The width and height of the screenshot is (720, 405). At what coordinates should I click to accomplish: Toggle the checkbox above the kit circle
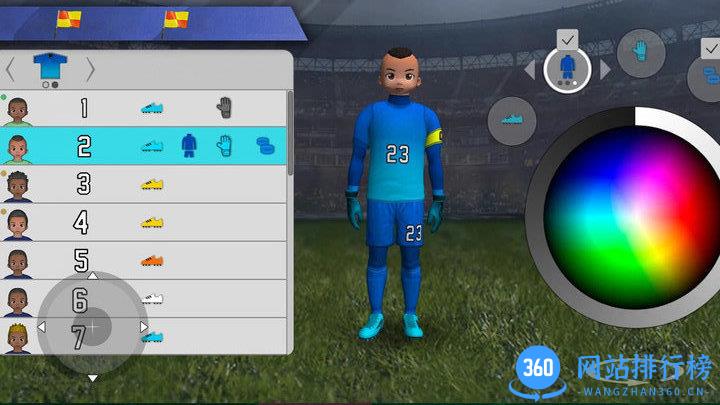567,39
